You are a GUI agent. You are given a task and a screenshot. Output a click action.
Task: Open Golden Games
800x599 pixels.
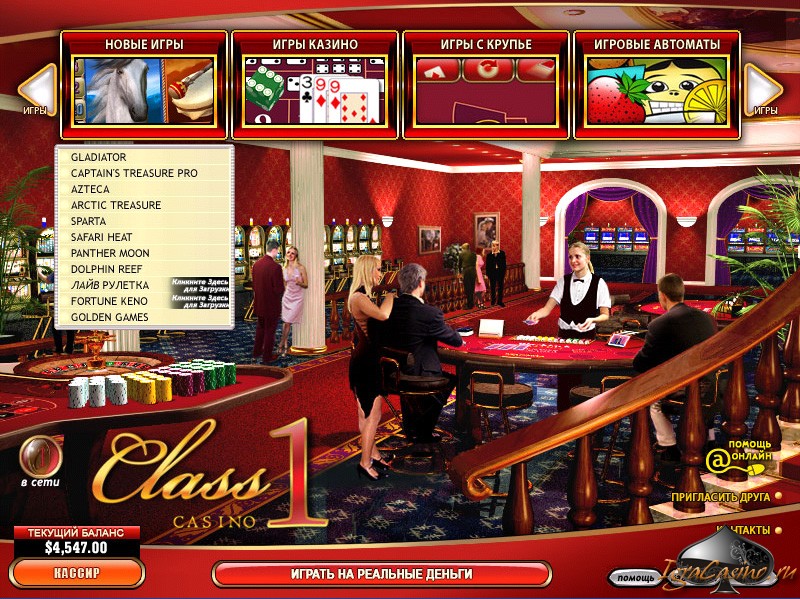click(x=109, y=317)
